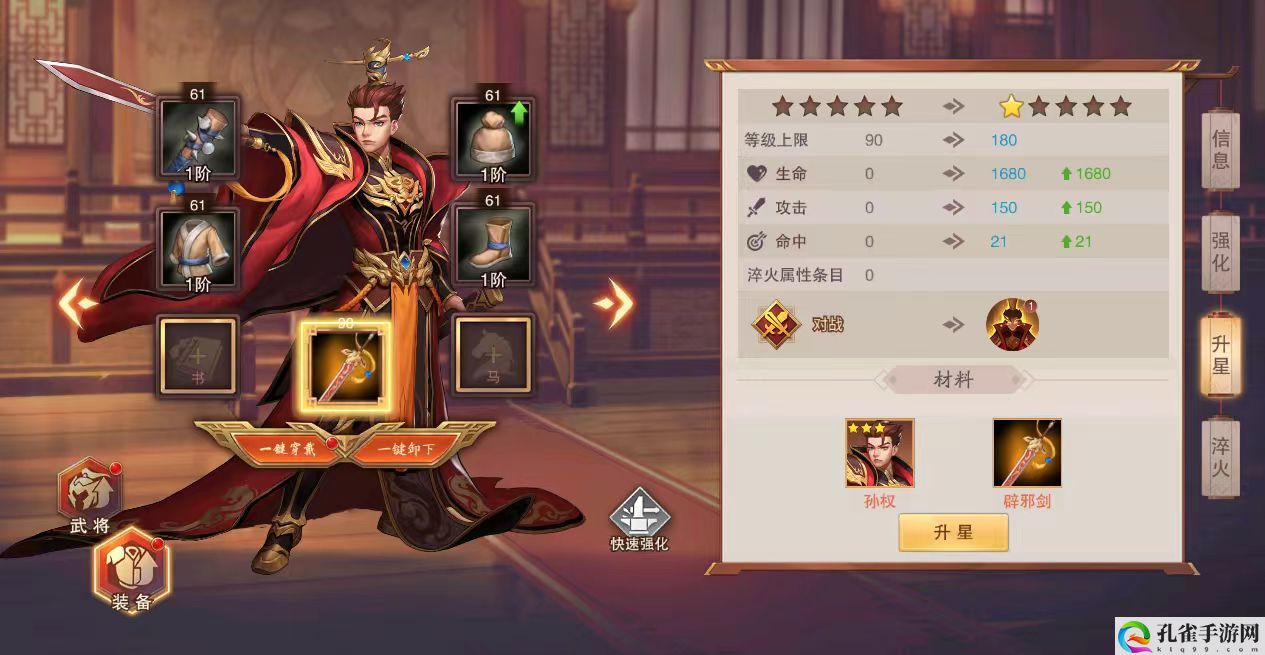Choose the robe armor slot
Image resolution: width=1265 pixels, height=655 pixels.
[198, 245]
